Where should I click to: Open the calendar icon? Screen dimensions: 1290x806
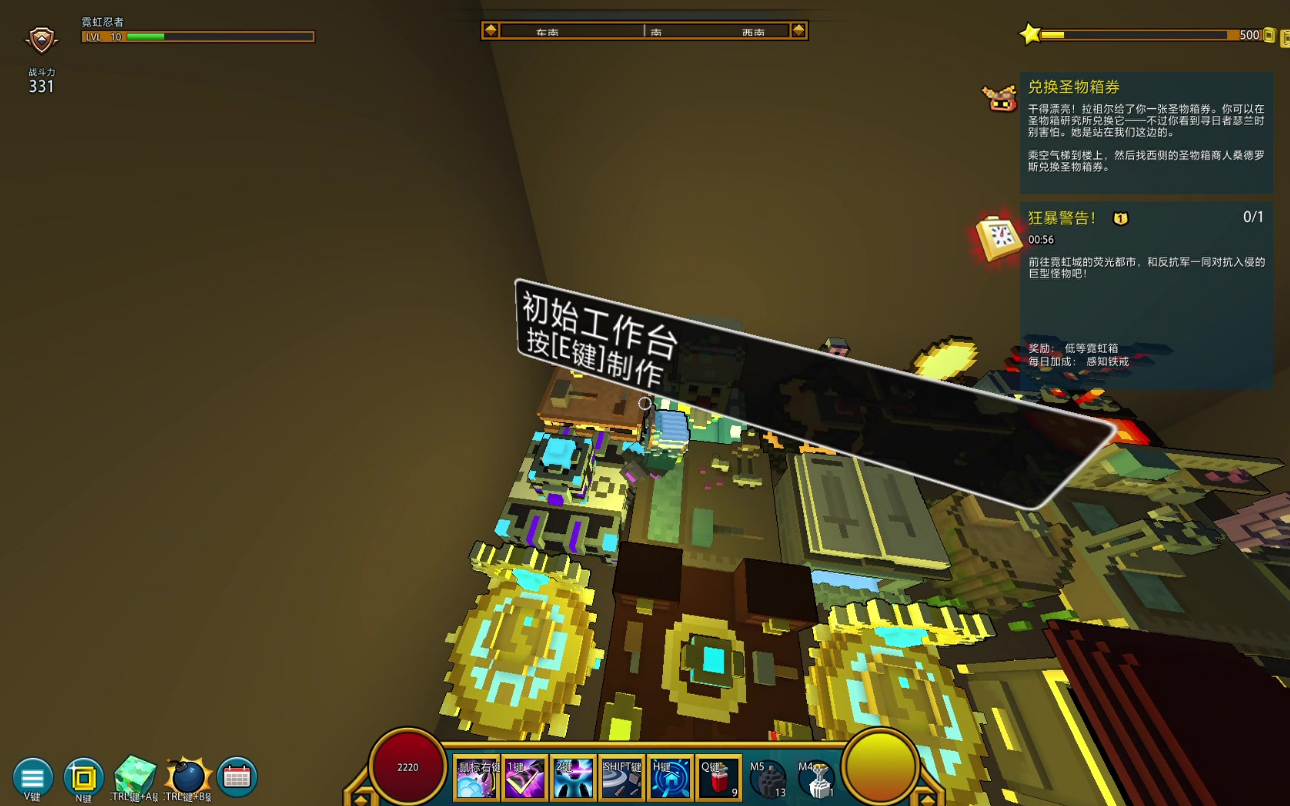237,777
